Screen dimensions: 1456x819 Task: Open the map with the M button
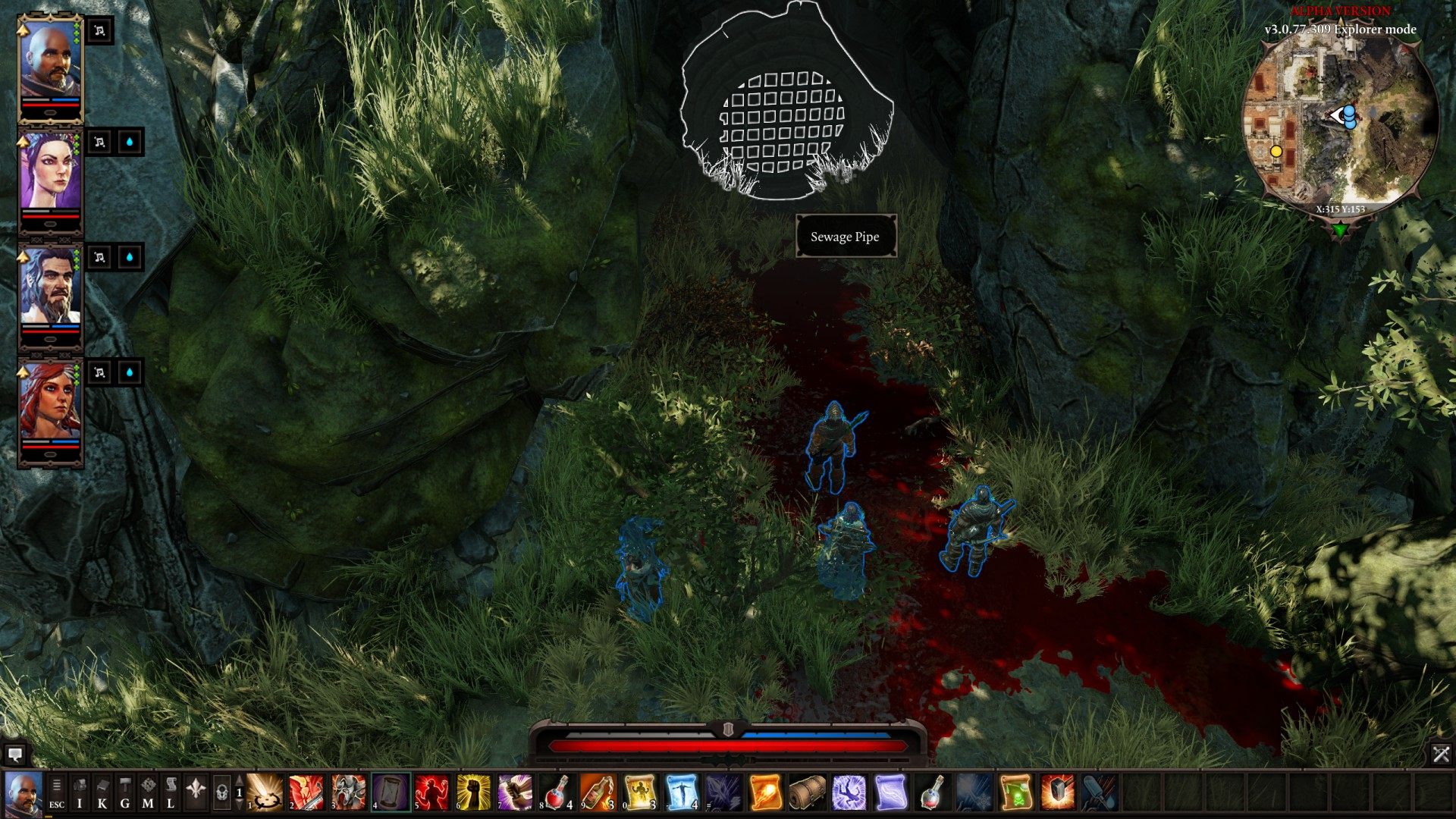click(148, 792)
